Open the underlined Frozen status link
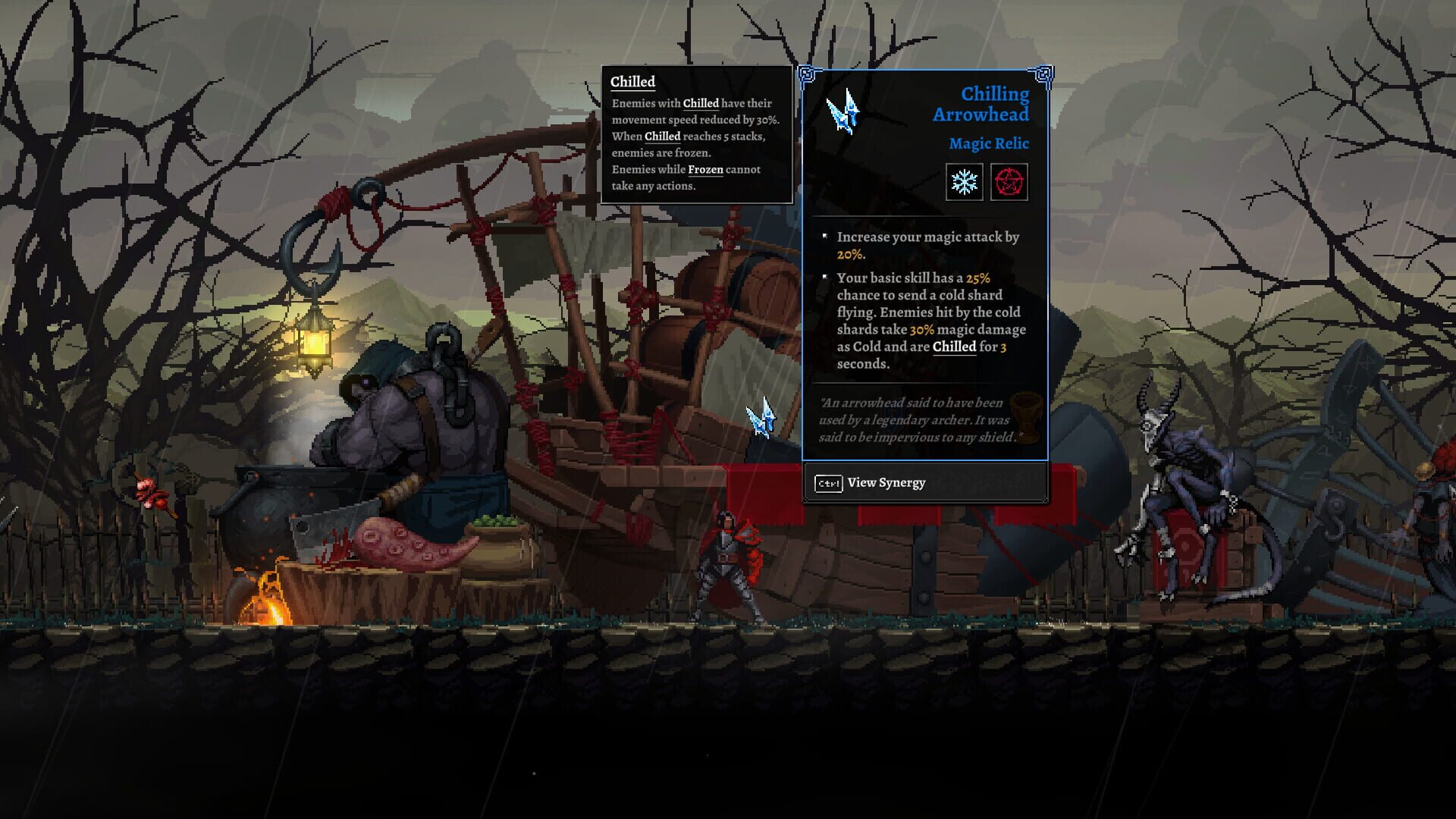Screen dimensions: 1456x819 pos(705,170)
